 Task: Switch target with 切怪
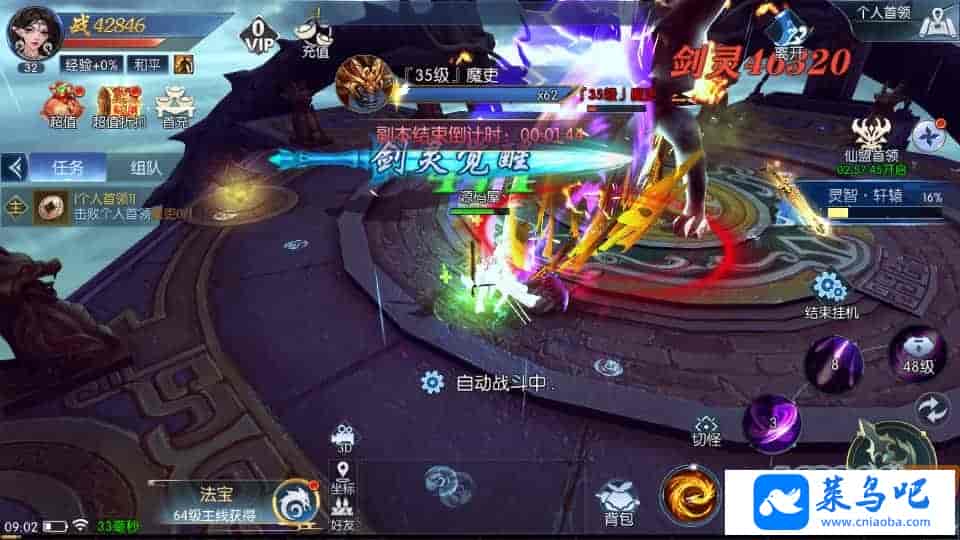click(706, 430)
